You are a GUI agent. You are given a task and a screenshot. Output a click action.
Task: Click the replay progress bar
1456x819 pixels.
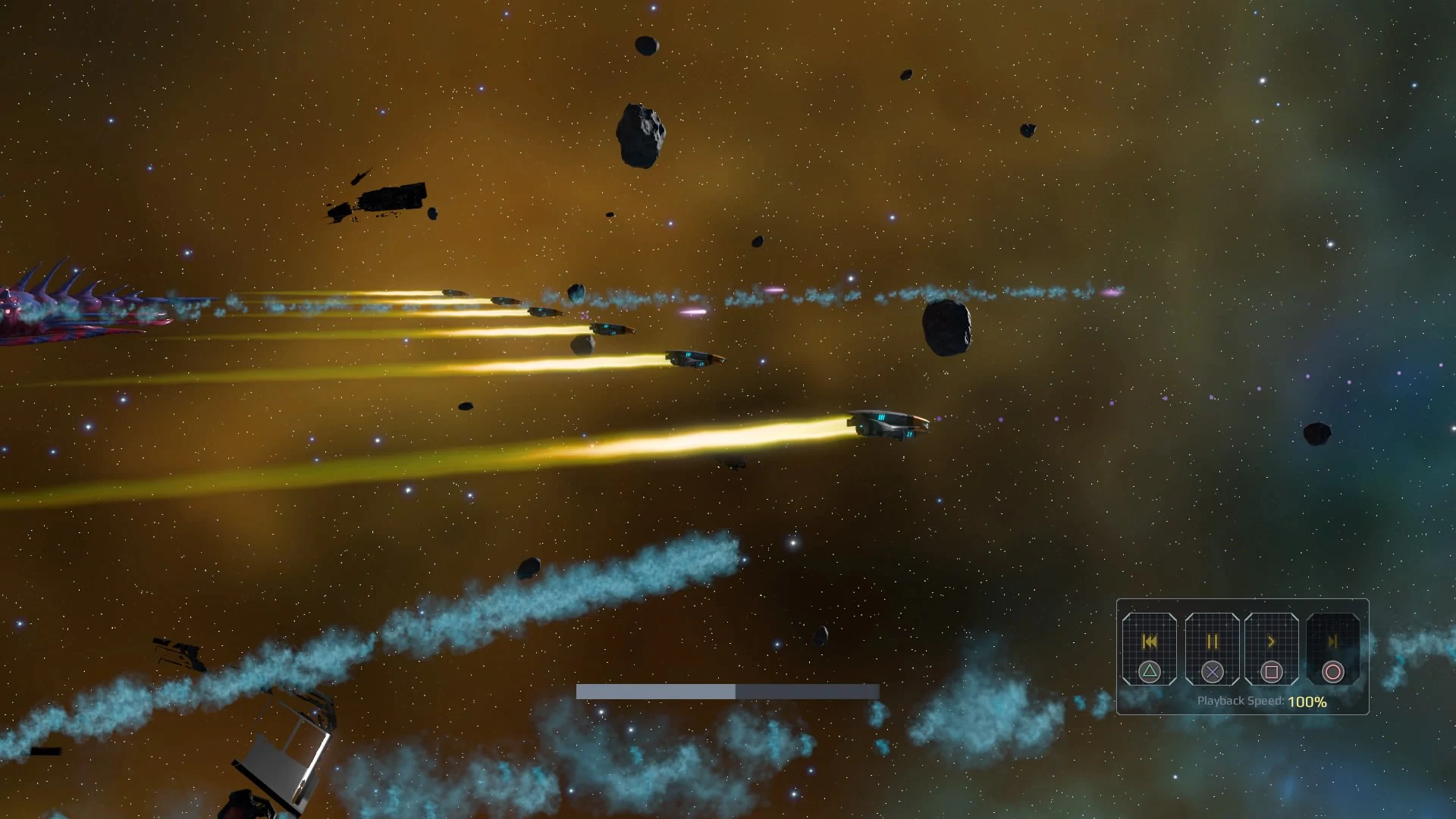726,692
